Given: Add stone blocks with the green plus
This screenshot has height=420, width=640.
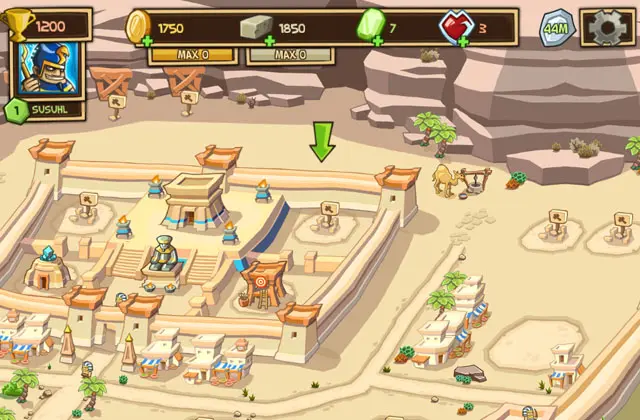Looking at the screenshot, I should [270, 42].
